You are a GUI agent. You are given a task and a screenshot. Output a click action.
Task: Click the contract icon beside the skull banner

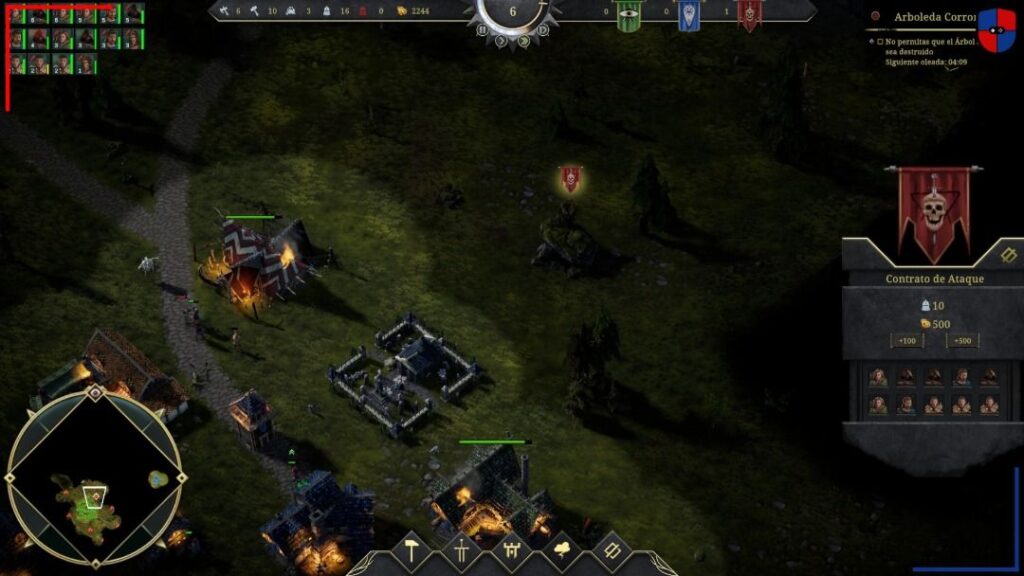pyautogui.click(x=1008, y=254)
